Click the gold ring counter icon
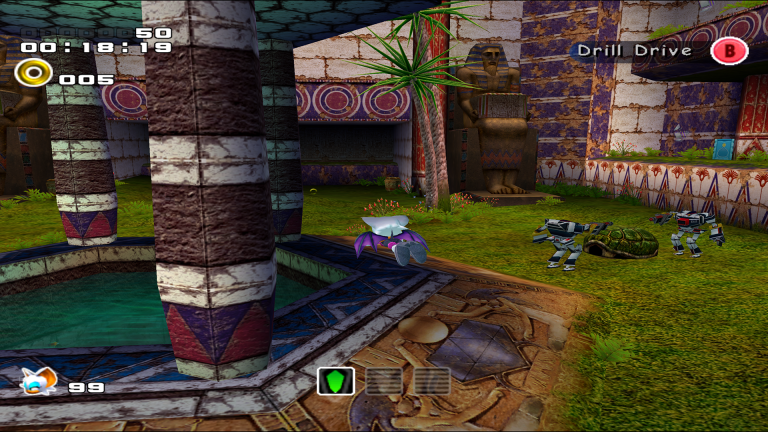Image resolution: width=768 pixels, height=432 pixels. point(31,73)
